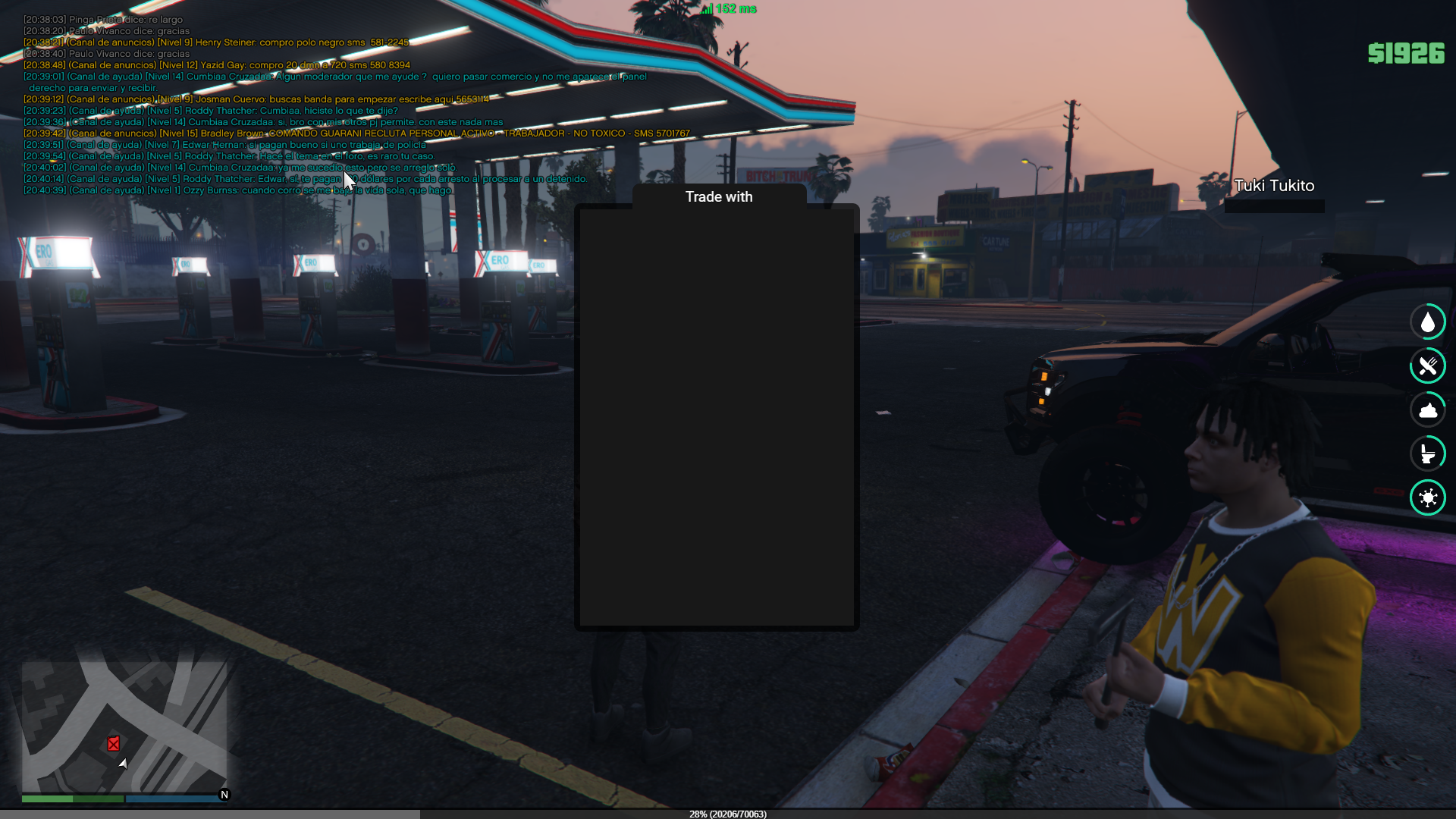The height and width of the screenshot is (819, 1456).
Task: Click the water drop thirst icon
Action: pyautogui.click(x=1428, y=322)
